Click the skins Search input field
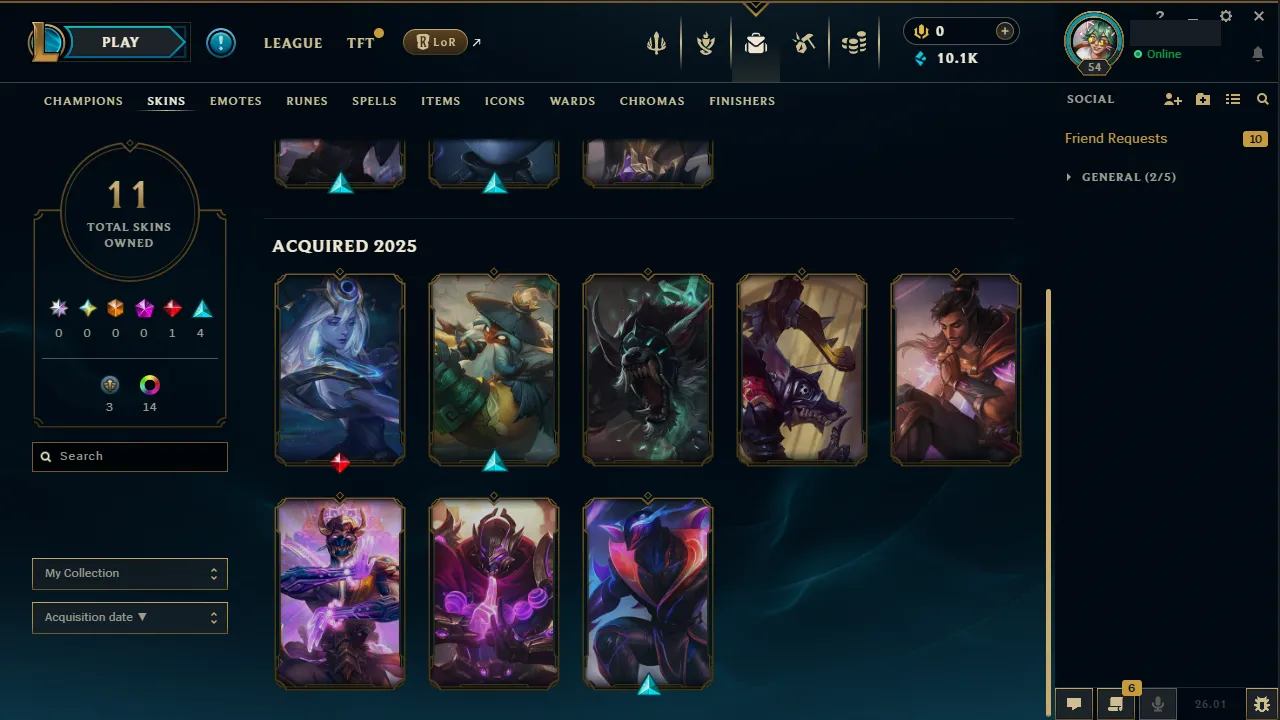 pyautogui.click(x=129, y=456)
